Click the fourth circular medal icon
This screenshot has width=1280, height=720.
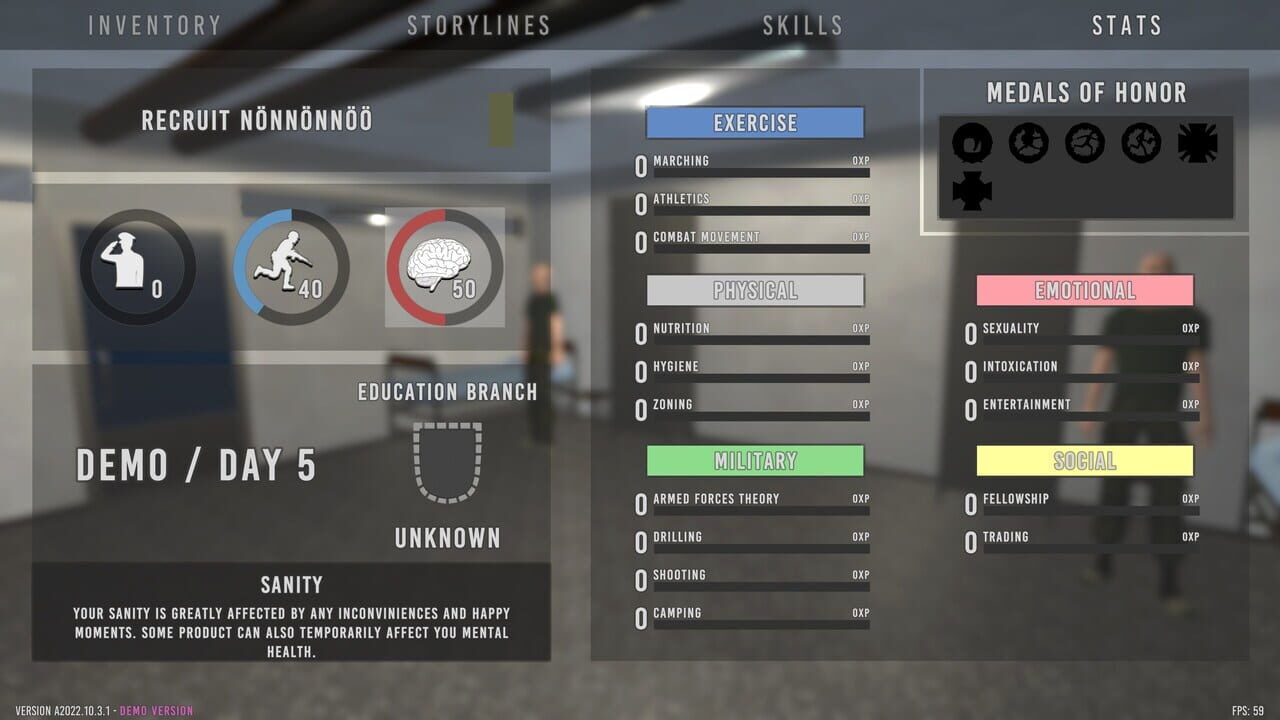point(1139,142)
